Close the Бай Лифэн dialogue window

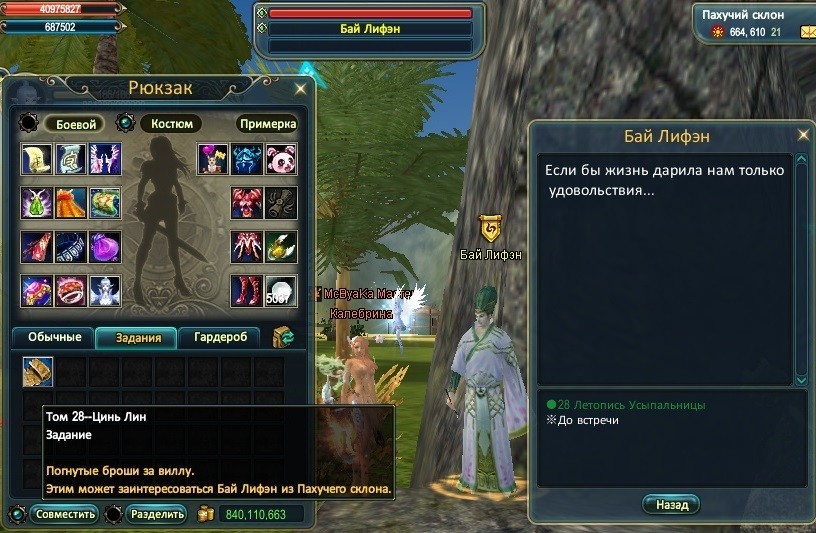tap(802, 135)
